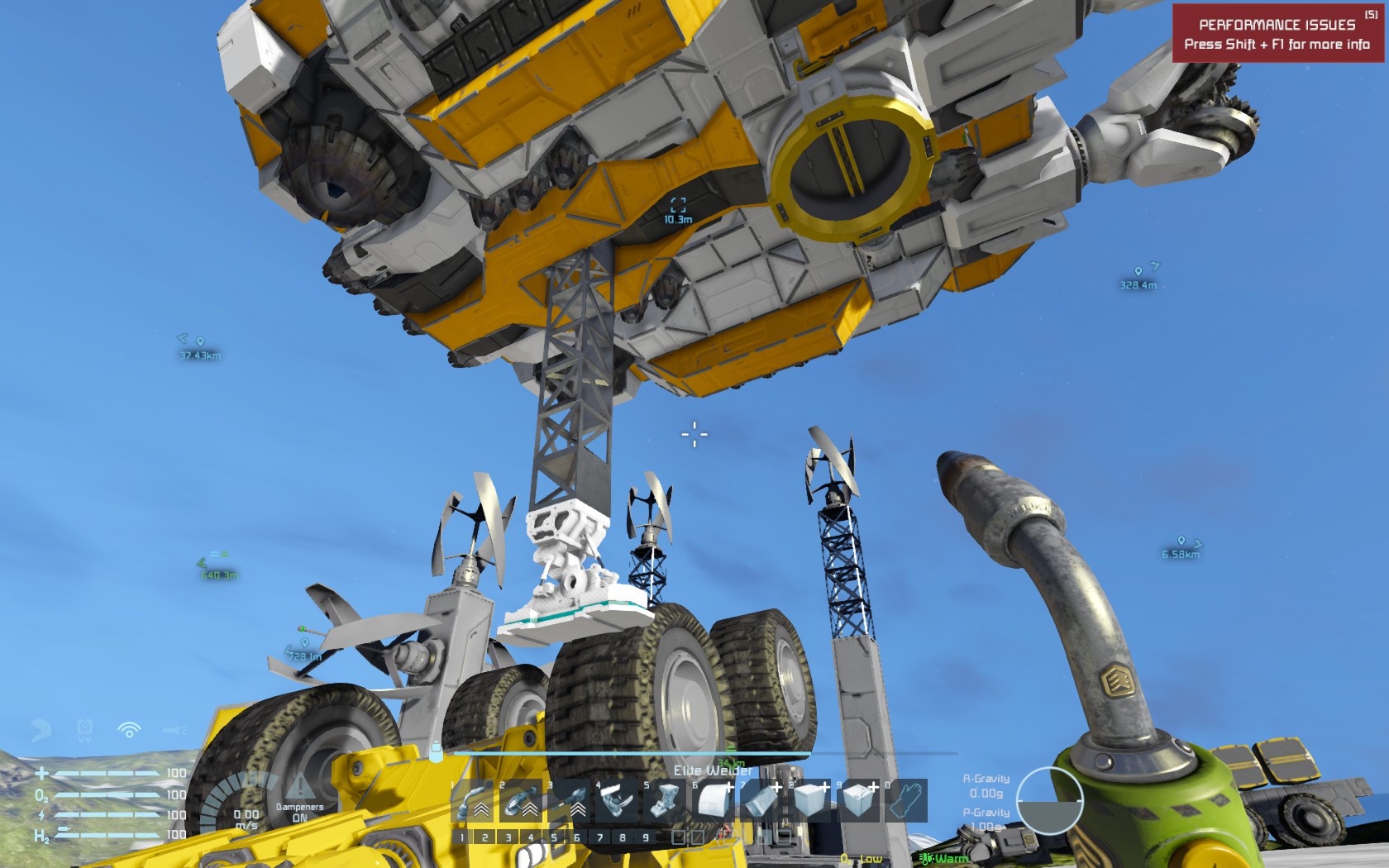Select the block in hotbar slot four

pos(616,802)
